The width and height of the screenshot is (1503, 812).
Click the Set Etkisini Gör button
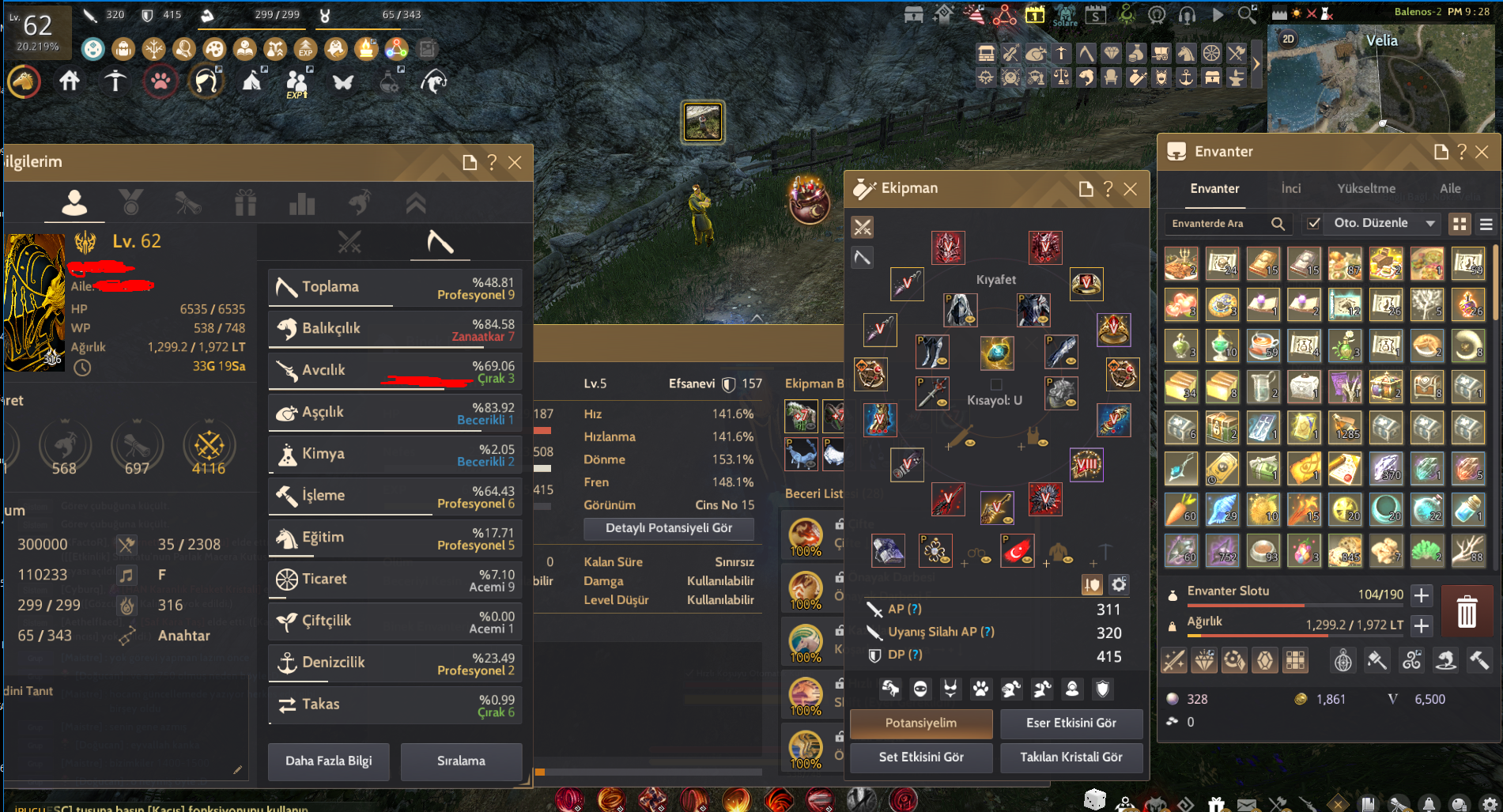click(x=920, y=757)
